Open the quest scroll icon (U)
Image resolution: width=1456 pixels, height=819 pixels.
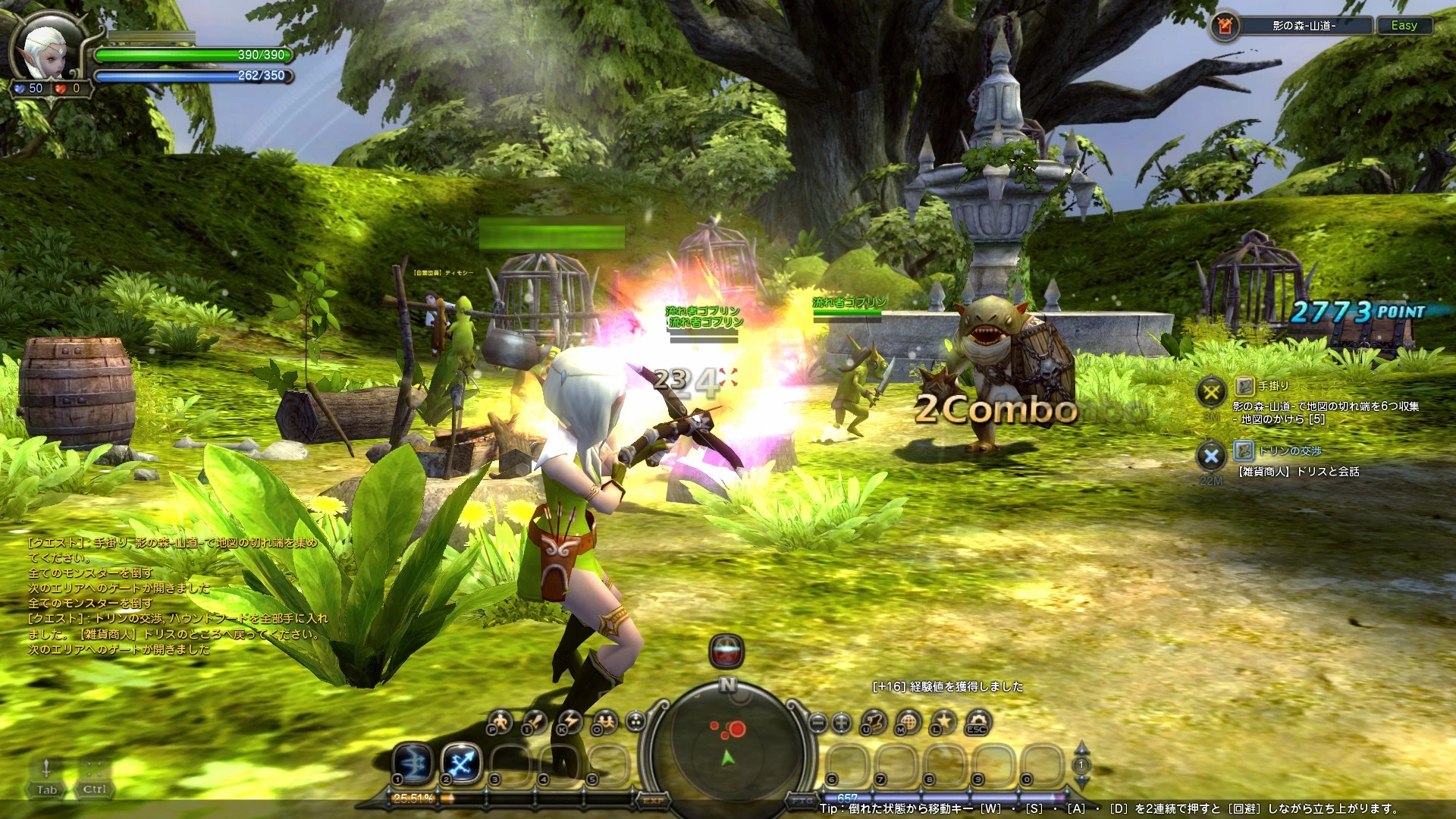874,722
